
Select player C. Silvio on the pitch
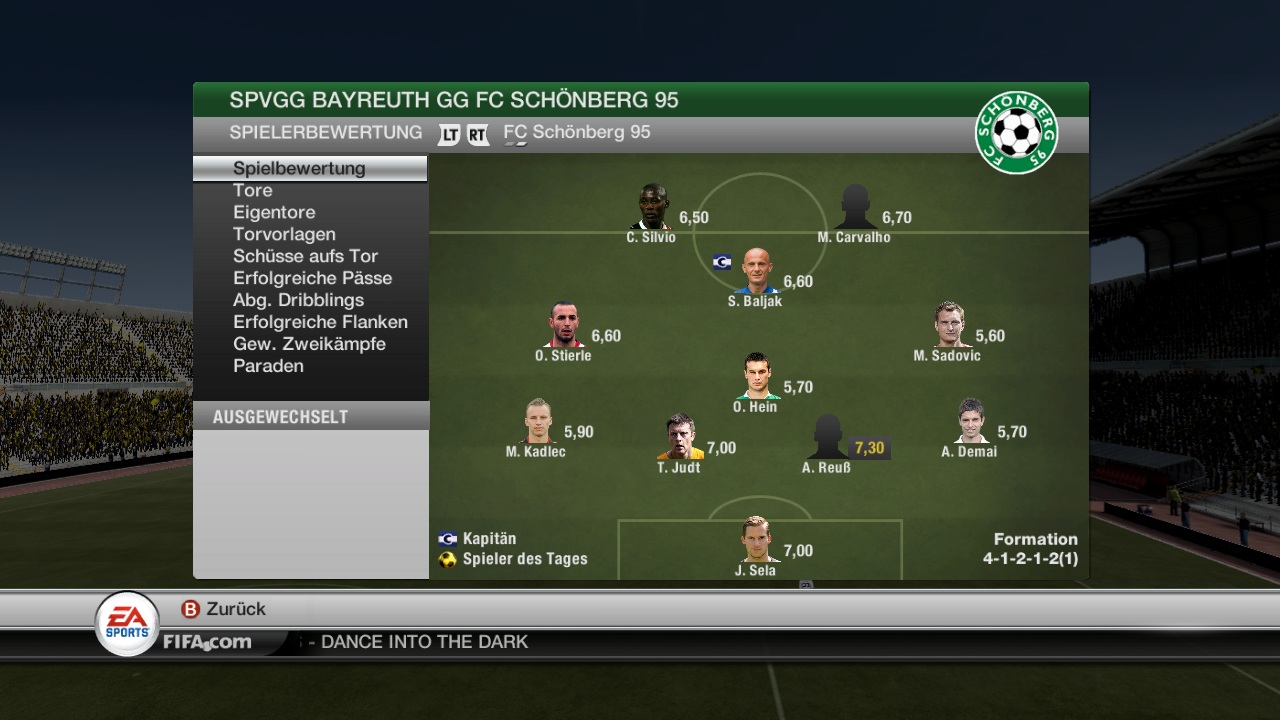click(652, 207)
